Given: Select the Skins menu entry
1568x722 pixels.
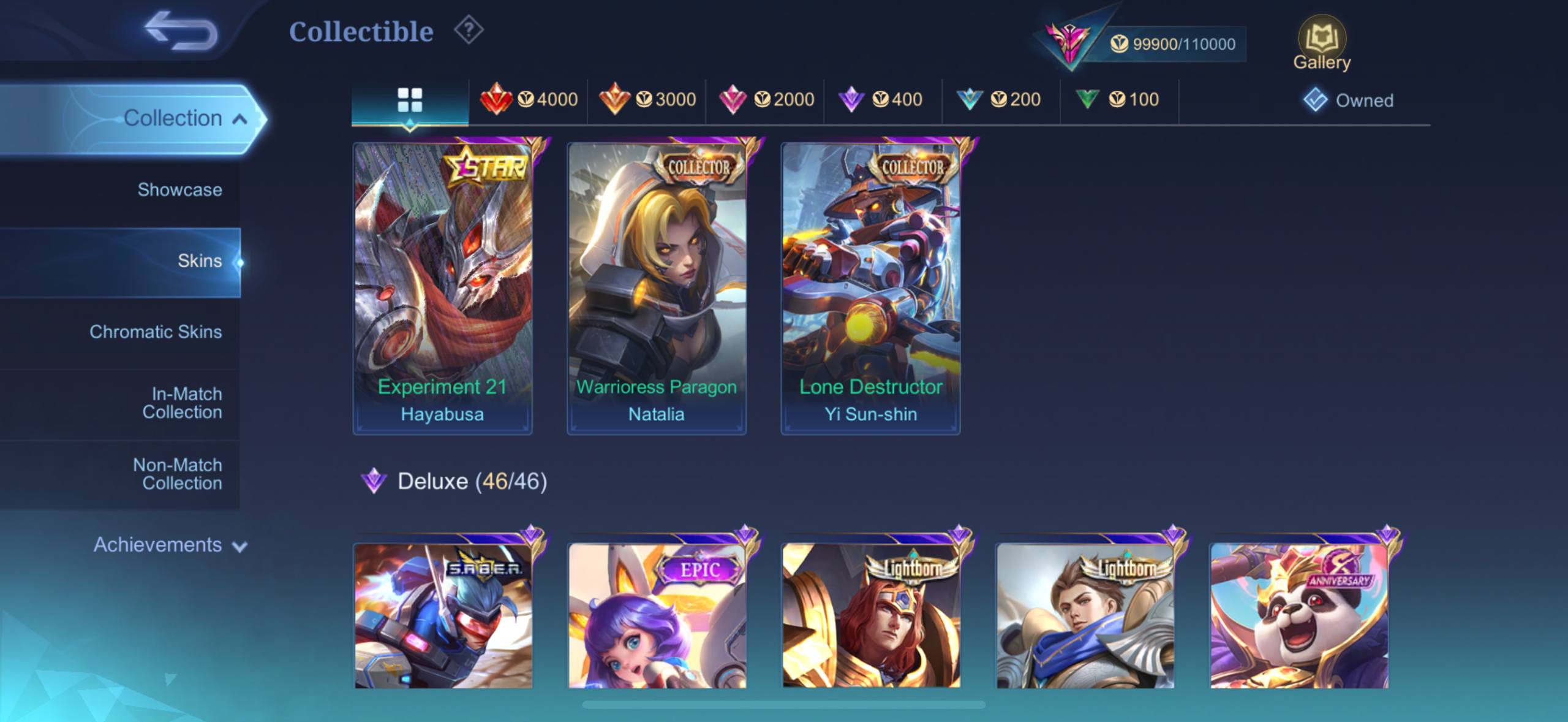Looking at the screenshot, I should pos(199,261).
